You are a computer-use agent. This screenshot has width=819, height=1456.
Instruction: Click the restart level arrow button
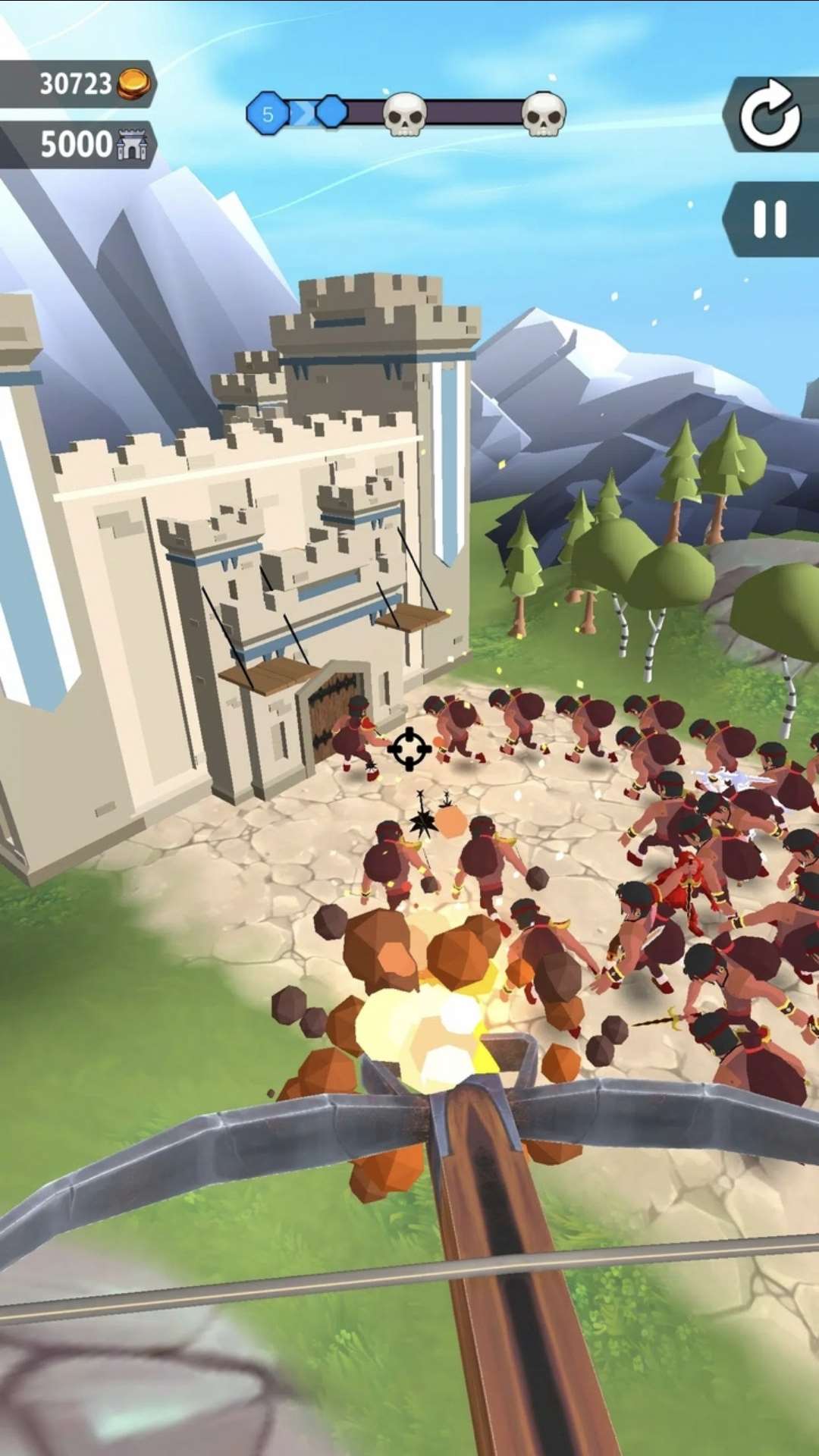pos(770,116)
